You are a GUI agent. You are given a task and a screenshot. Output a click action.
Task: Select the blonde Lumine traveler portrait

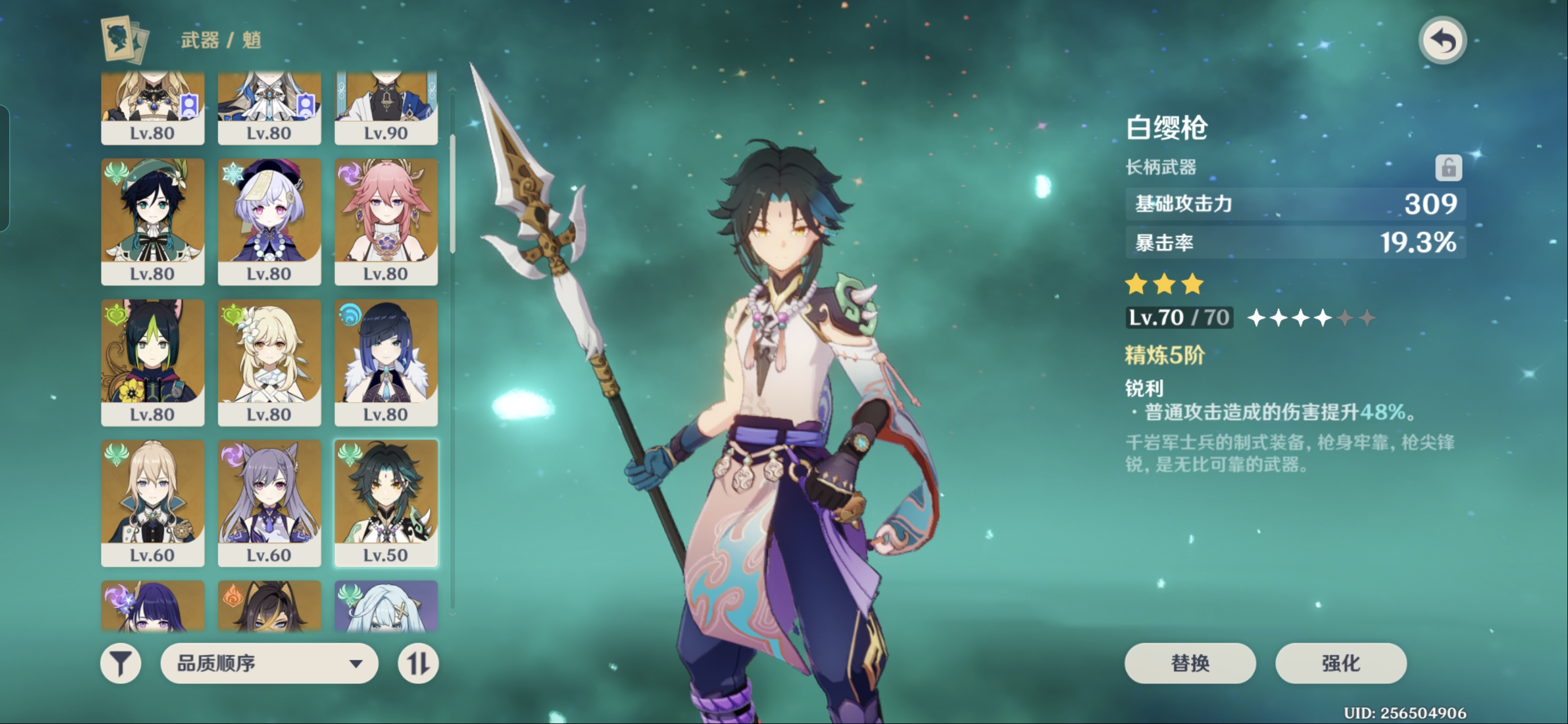tap(269, 362)
